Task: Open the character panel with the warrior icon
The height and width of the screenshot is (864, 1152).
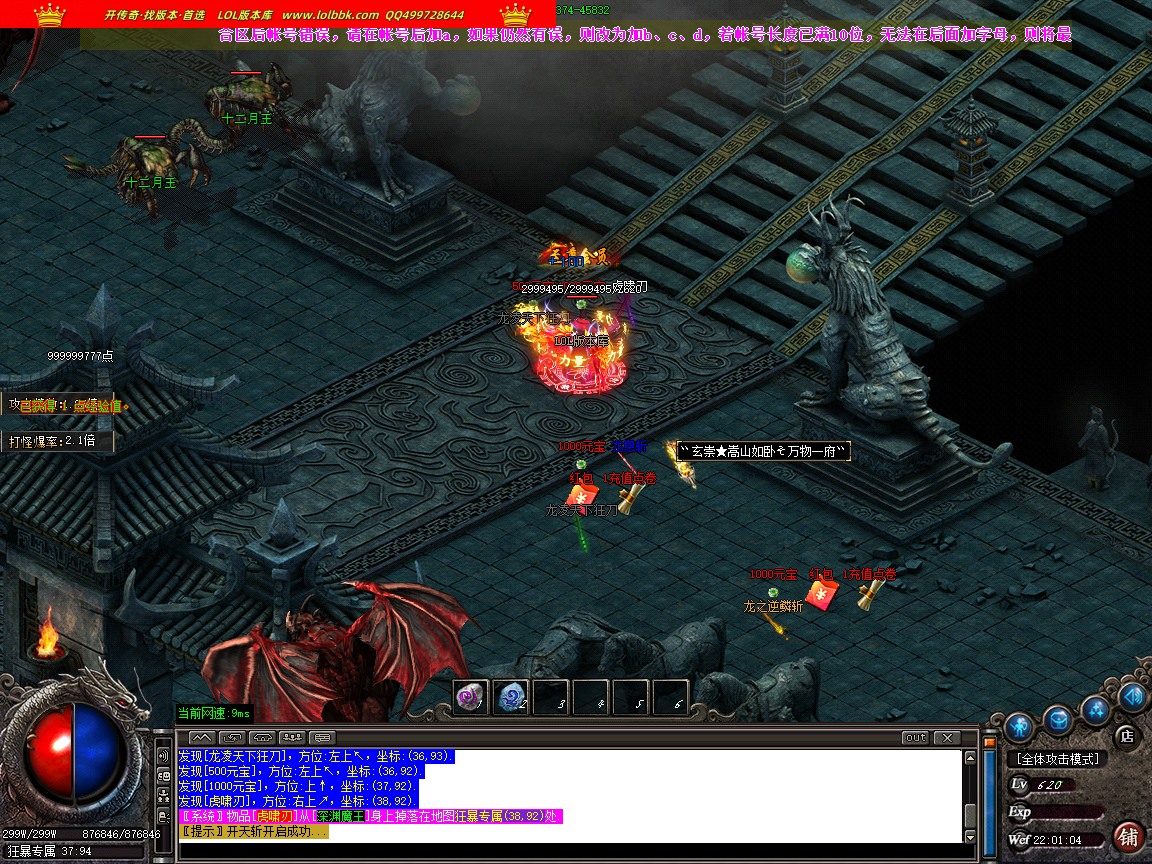Action: [x=1018, y=725]
